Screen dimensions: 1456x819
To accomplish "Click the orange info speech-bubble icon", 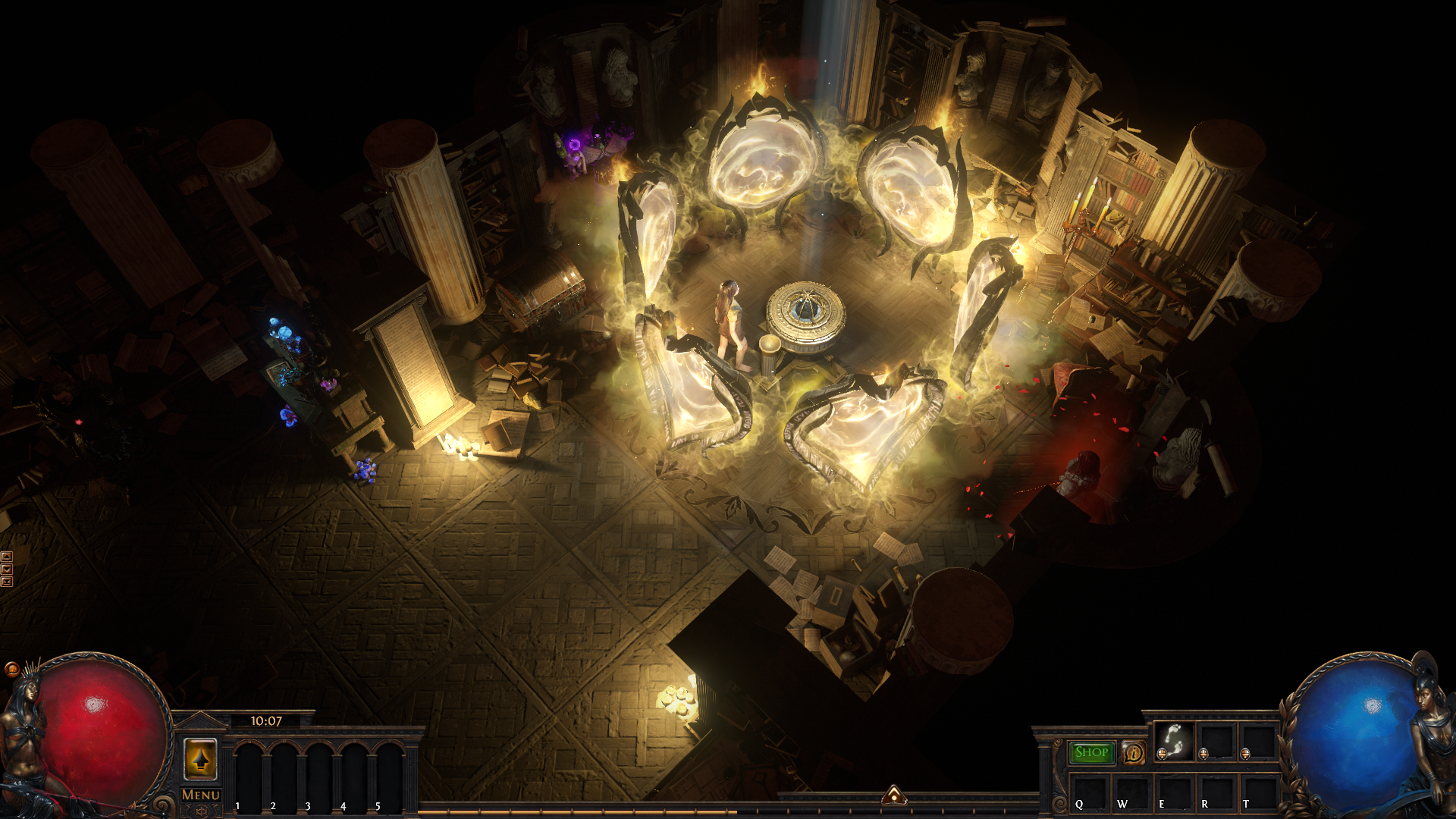I will point(1134,752).
